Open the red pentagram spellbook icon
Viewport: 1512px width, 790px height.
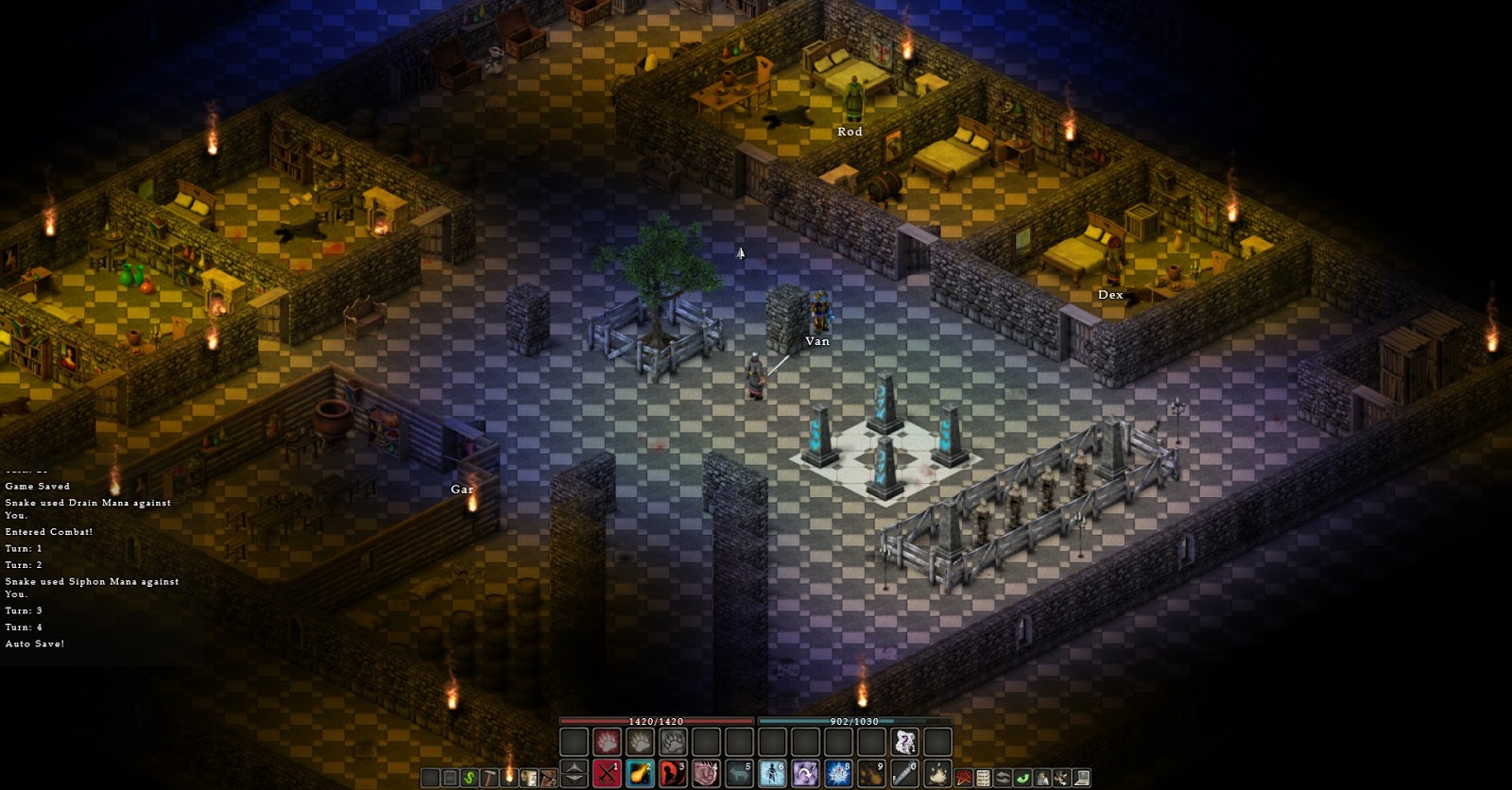[961, 777]
